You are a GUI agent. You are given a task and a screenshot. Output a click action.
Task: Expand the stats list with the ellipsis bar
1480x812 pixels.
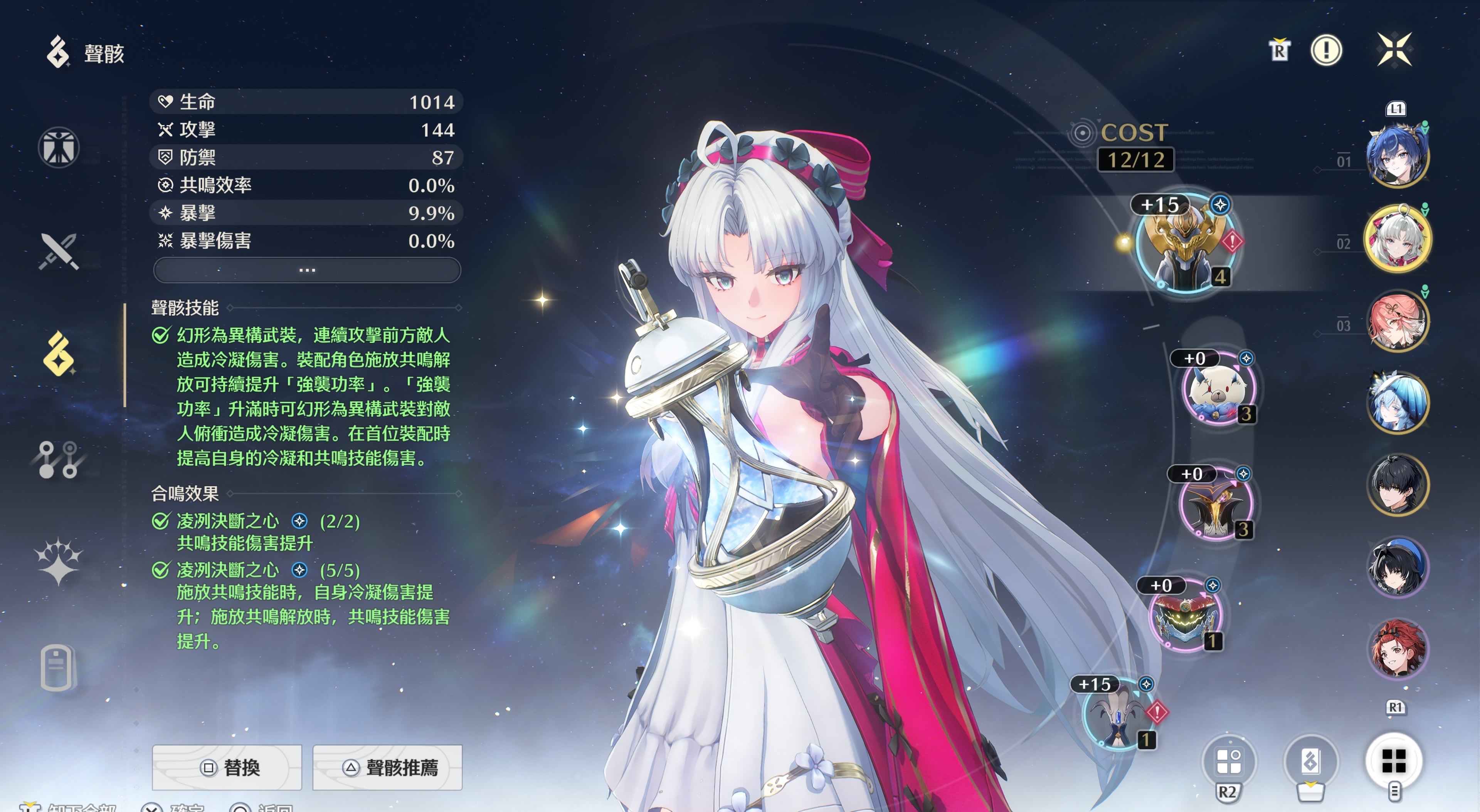coord(307,270)
